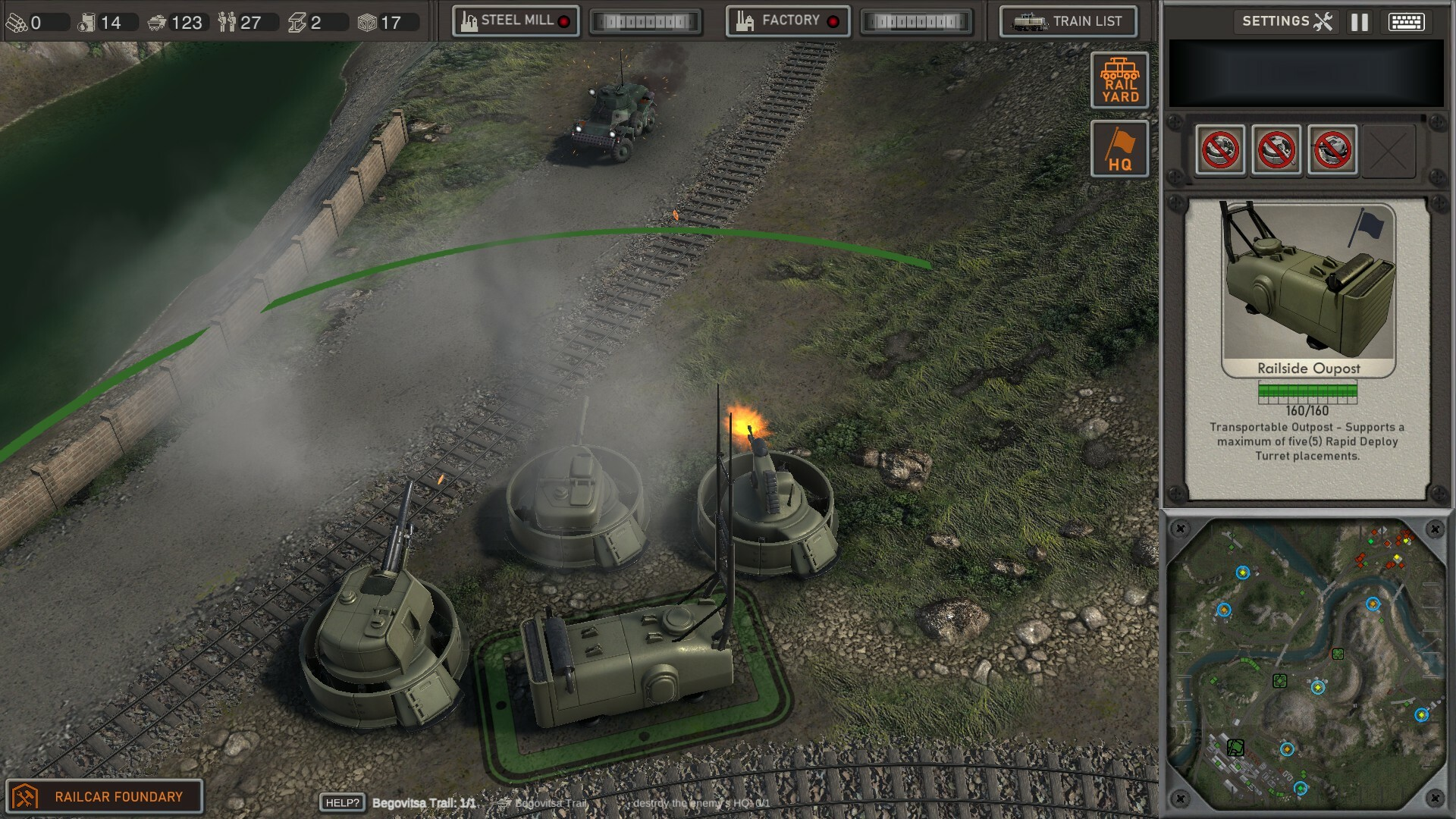
Task: Select the Railside Outpost portrait card
Action: click(x=1308, y=290)
